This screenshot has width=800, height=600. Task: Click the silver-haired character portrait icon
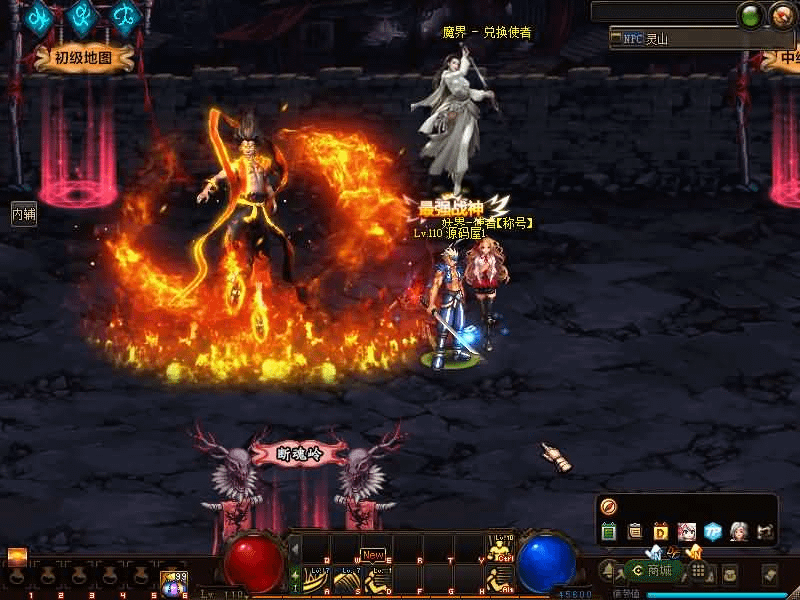click(x=739, y=532)
